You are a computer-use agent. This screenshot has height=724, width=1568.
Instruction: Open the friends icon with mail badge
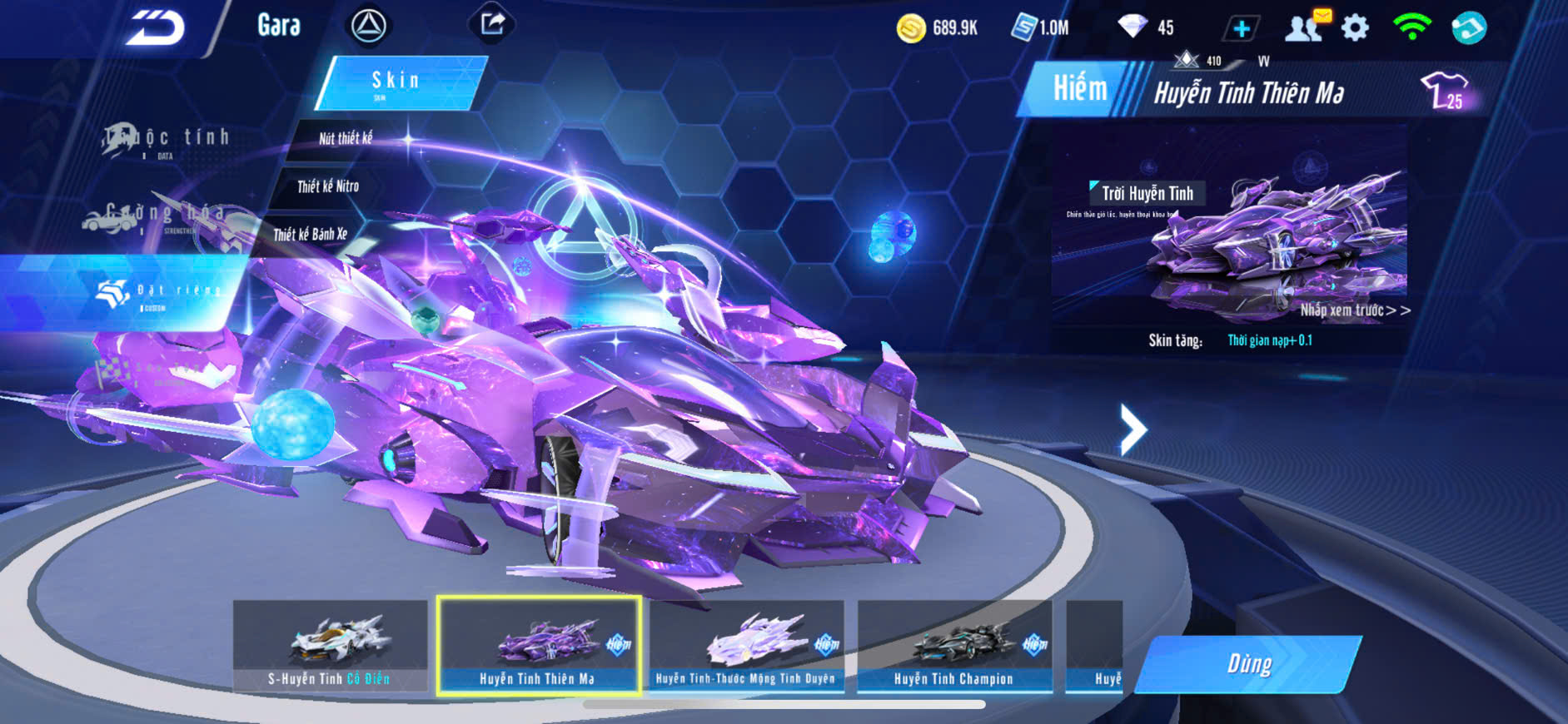point(1306,27)
